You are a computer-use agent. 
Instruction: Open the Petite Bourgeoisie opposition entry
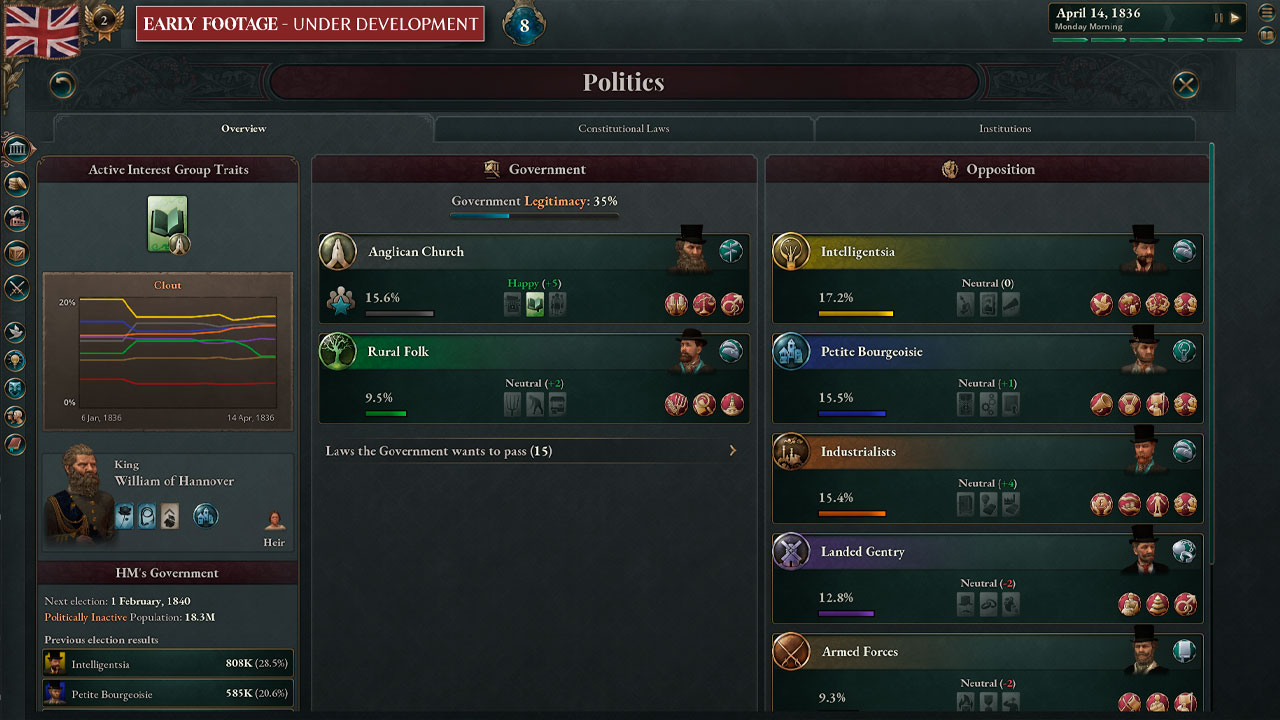[871, 352]
